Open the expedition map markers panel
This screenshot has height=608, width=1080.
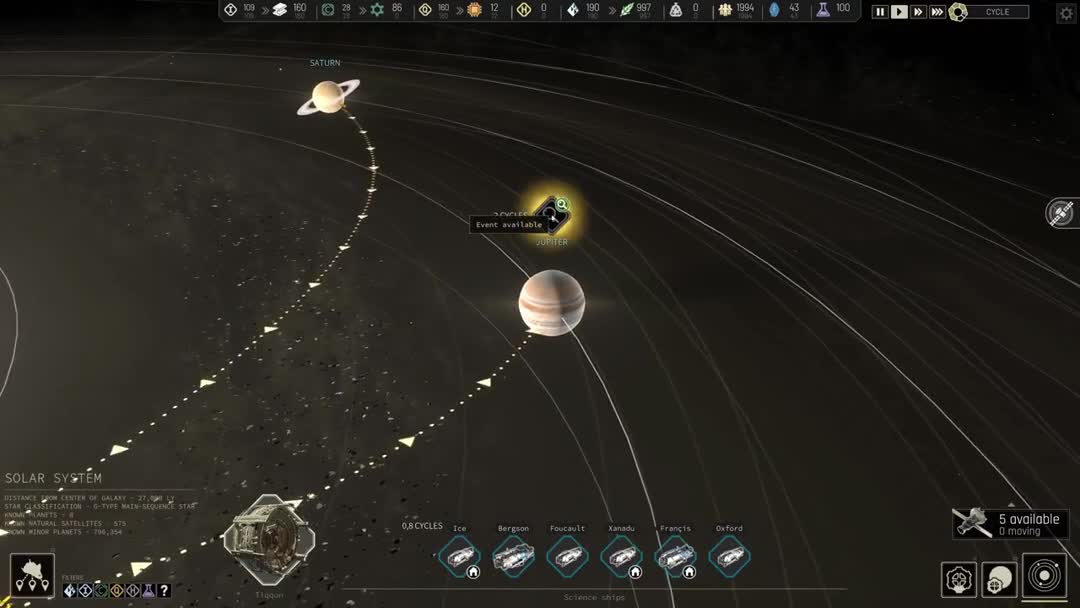(32, 576)
